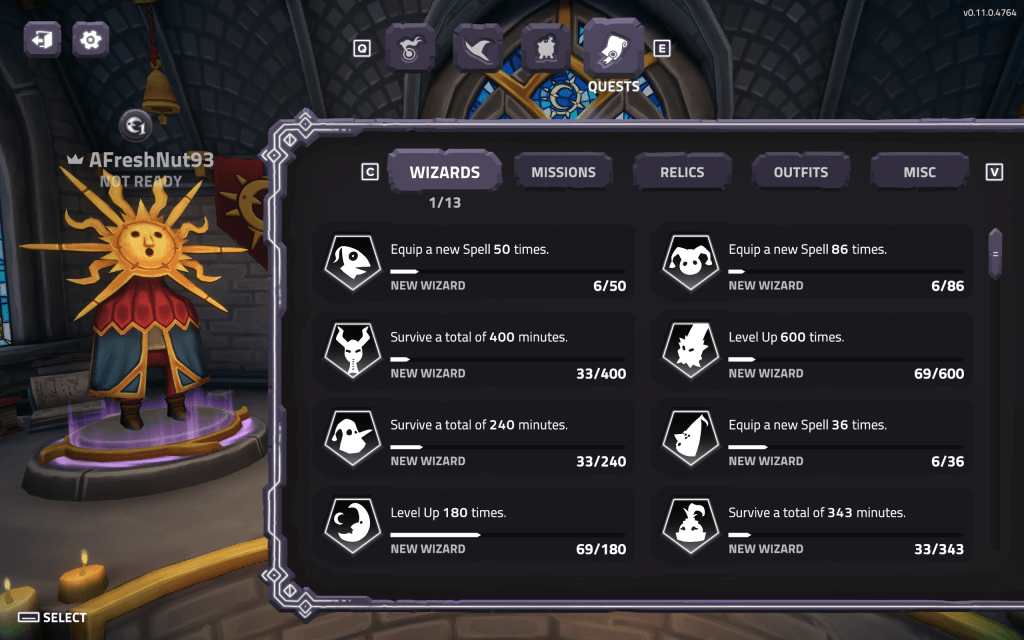This screenshot has height=640, width=1024.
Task: Switch to the Missions tab
Action: [x=563, y=172]
